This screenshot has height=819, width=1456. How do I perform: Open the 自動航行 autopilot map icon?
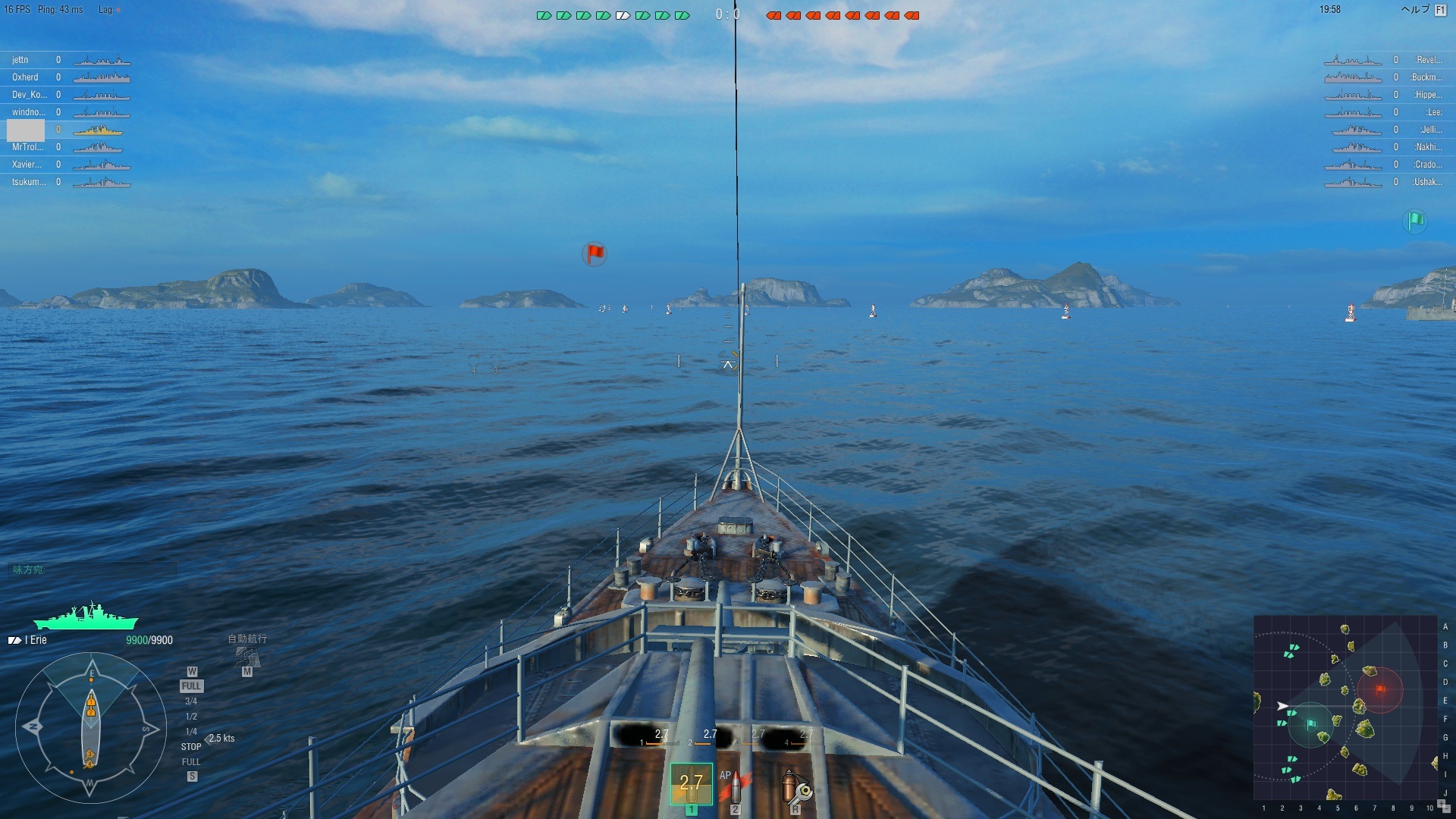tap(247, 657)
